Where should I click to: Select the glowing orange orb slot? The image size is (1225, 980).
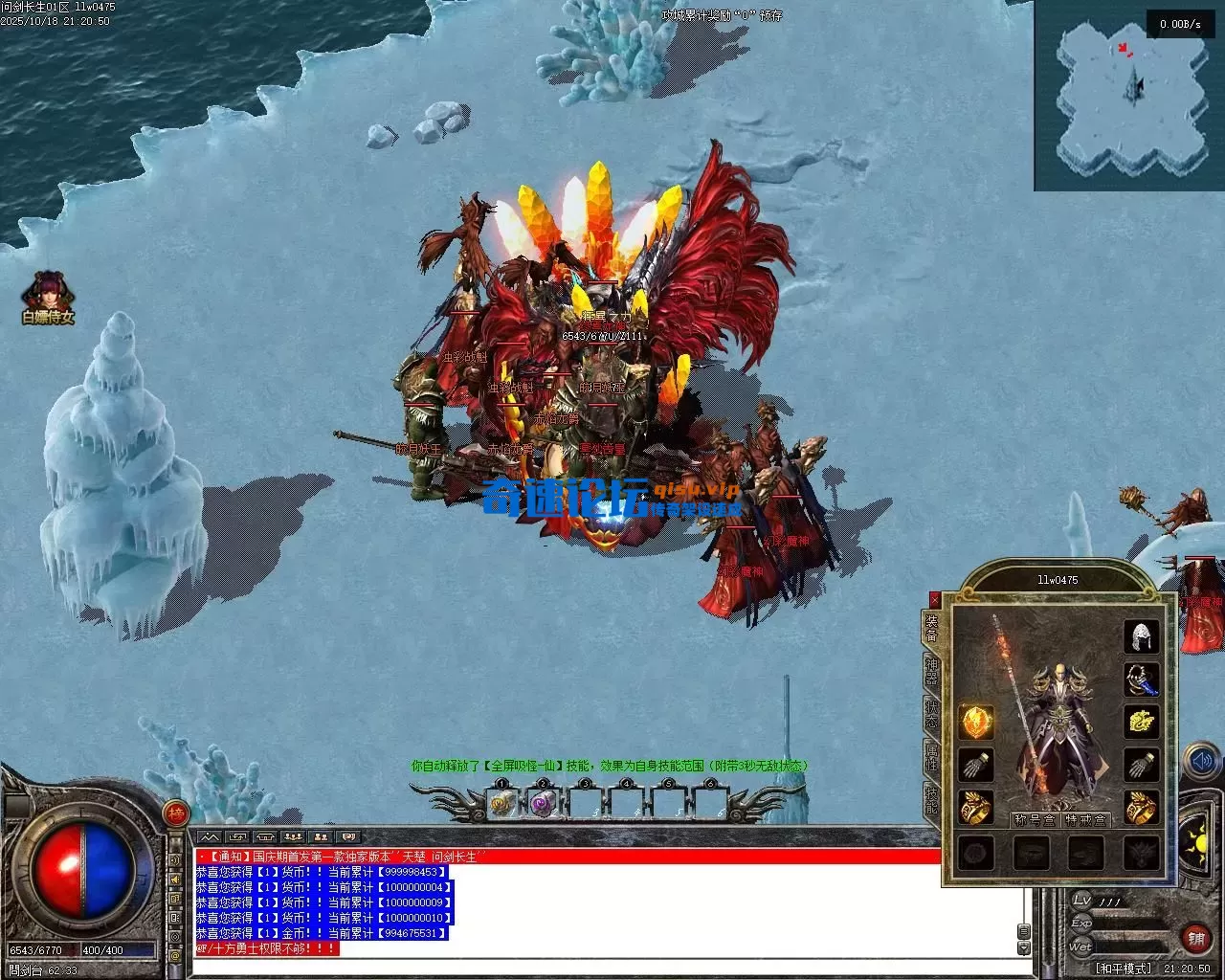pos(976,722)
